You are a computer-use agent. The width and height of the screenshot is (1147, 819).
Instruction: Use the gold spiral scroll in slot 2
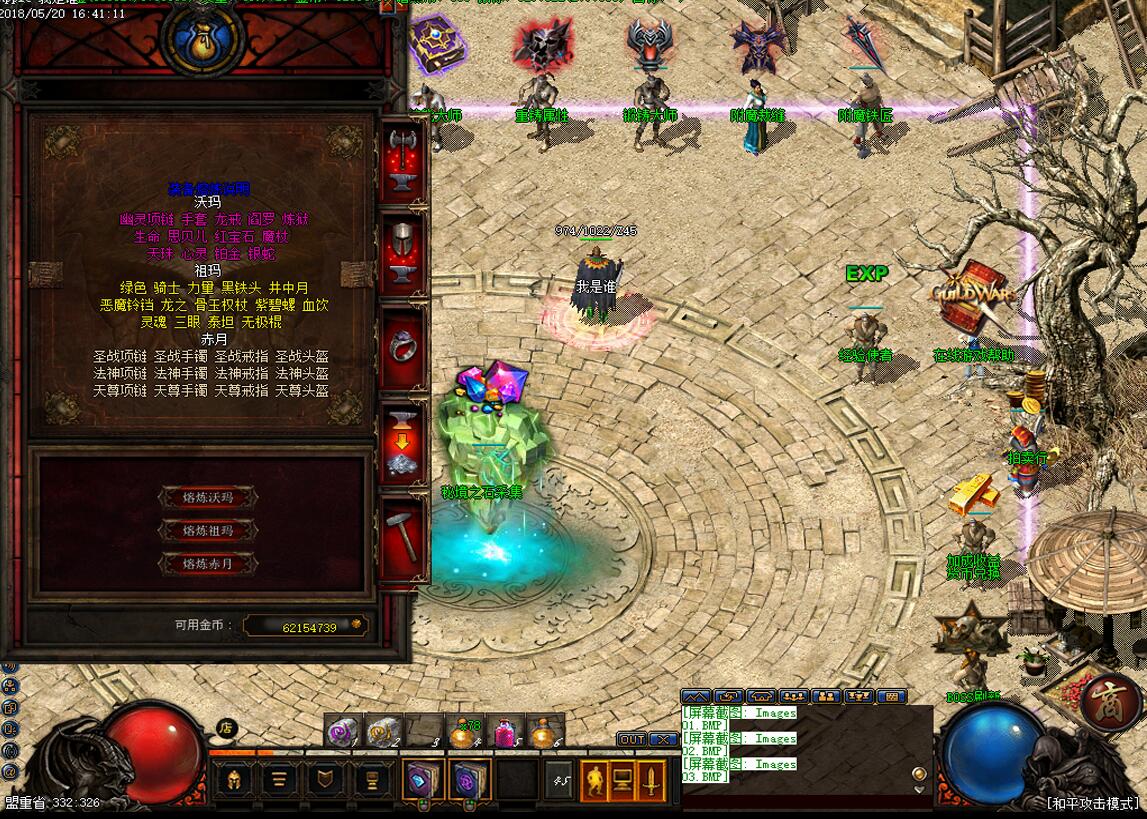[x=383, y=732]
